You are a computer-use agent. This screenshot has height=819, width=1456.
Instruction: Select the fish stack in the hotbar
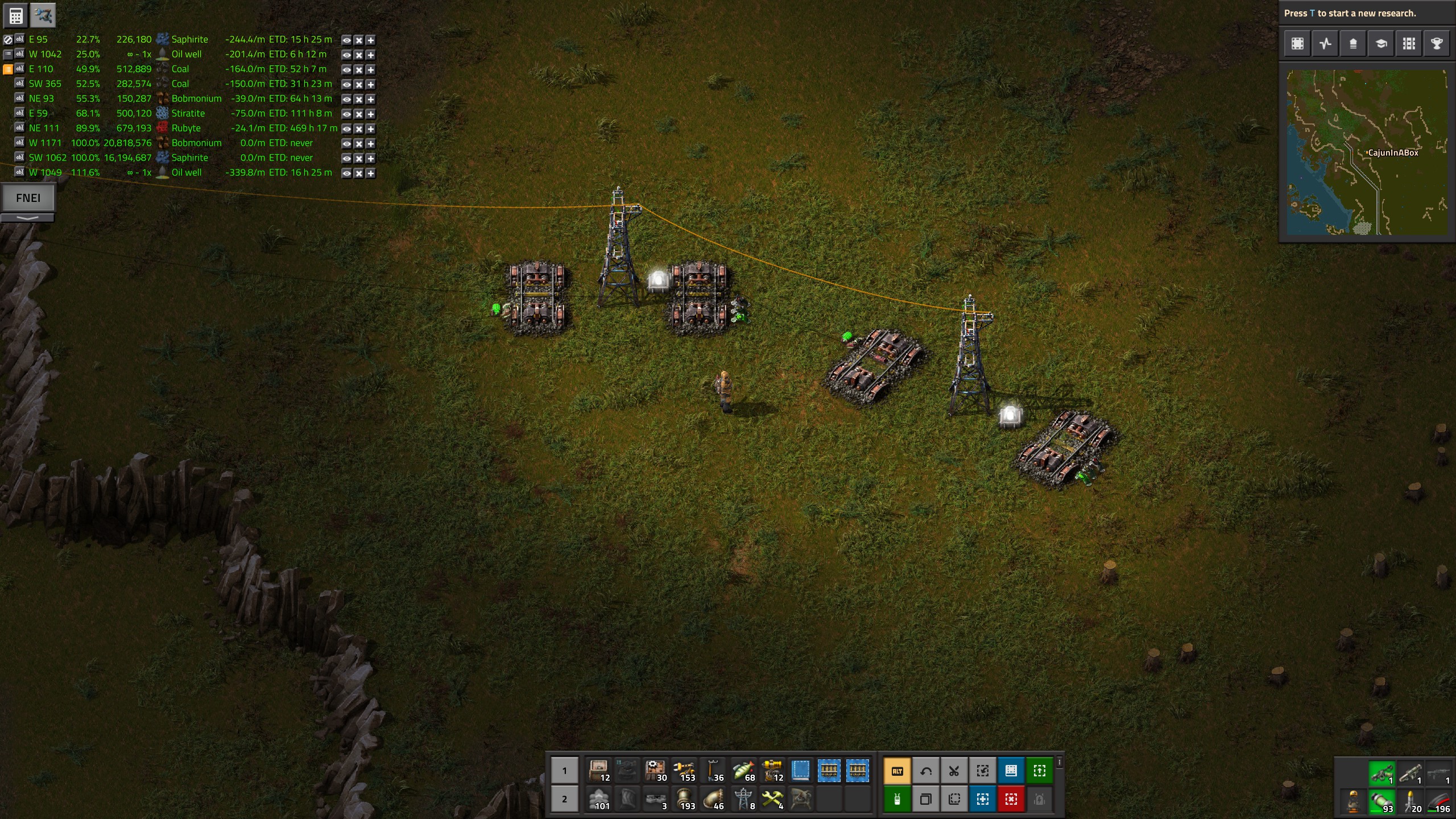(x=743, y=771)
